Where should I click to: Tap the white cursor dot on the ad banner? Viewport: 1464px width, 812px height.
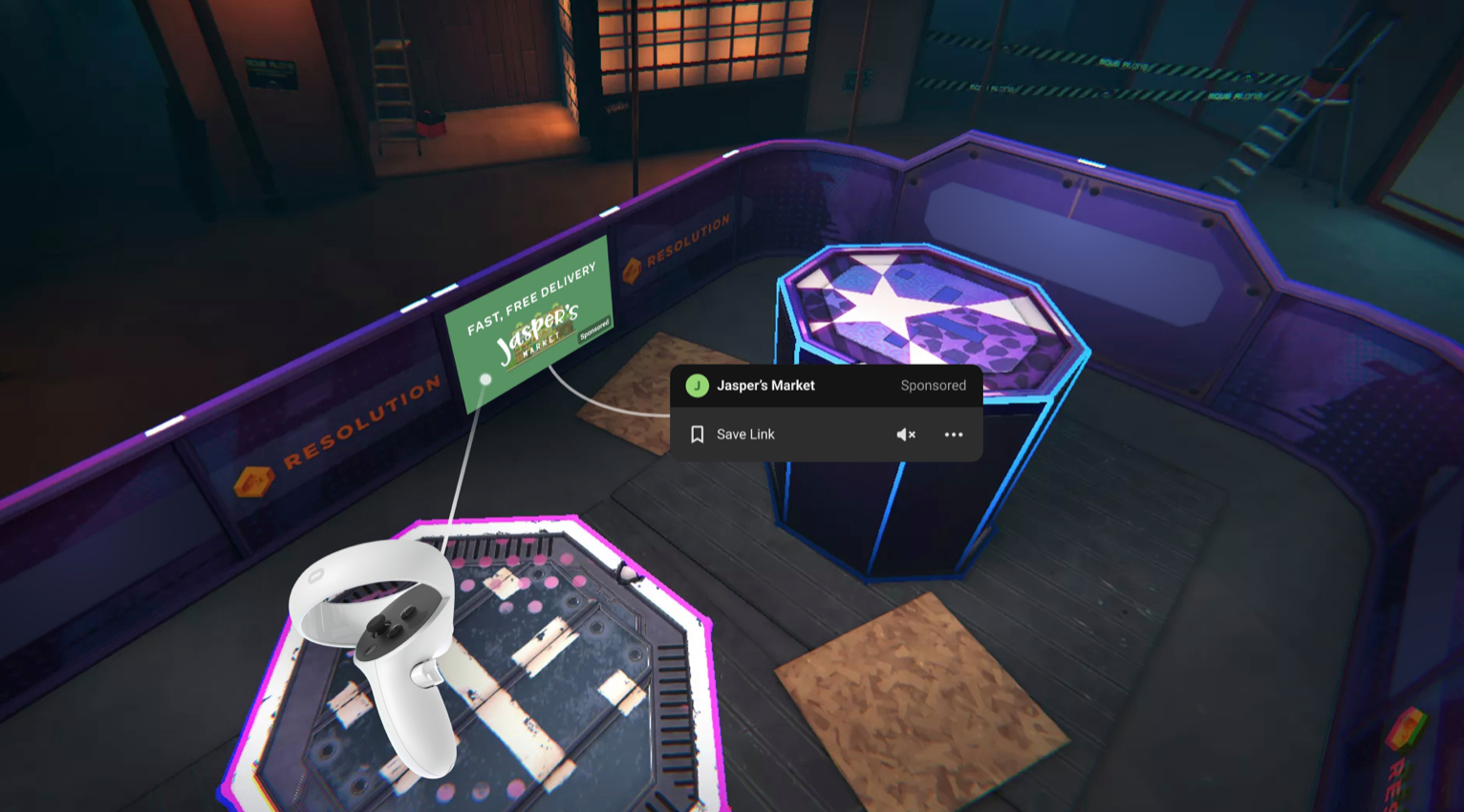(x=485, y=378)
